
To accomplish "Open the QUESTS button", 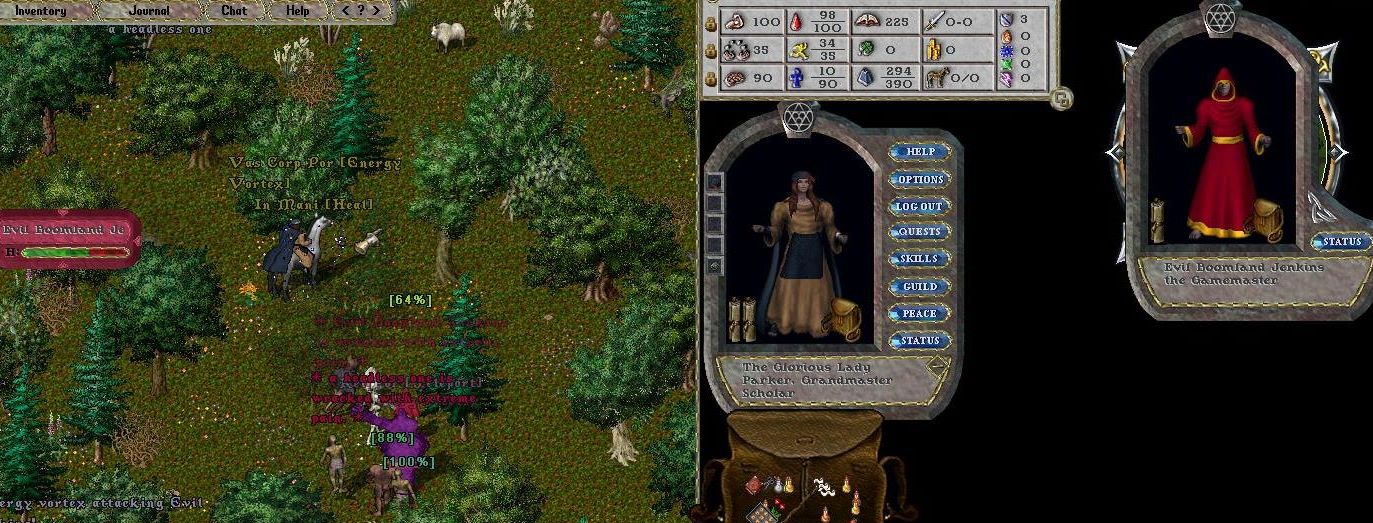I will [919, 232].
